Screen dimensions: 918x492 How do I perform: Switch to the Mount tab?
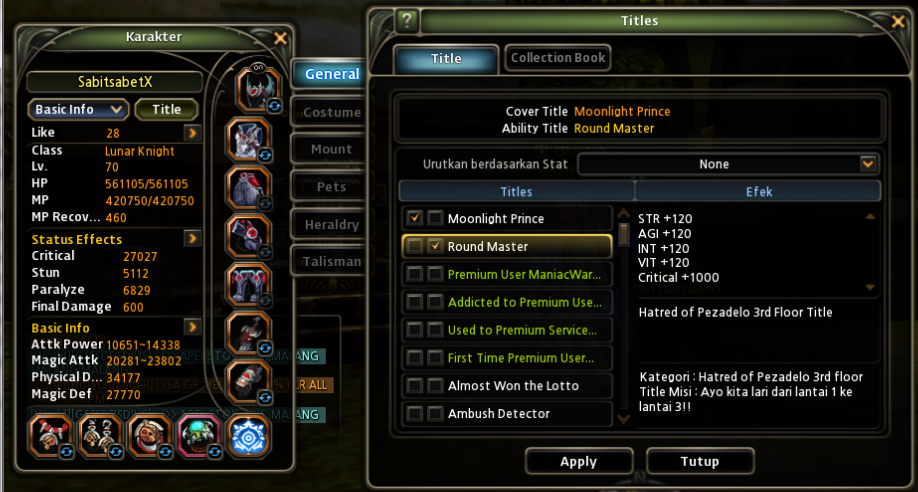coord(331,149)
